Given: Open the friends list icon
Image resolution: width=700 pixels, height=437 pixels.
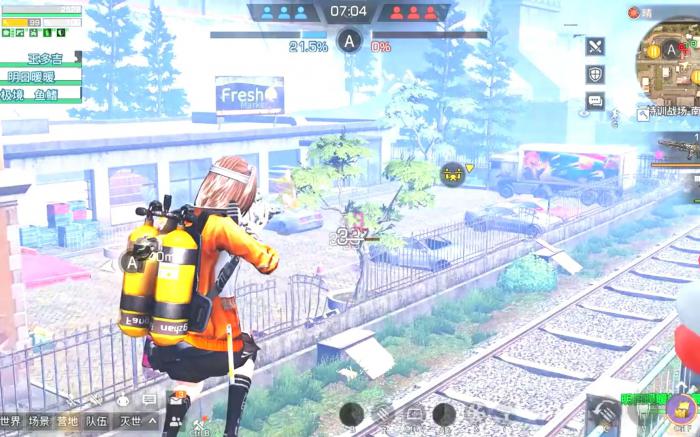Looking at the screenshot, I should click(177, 423).
